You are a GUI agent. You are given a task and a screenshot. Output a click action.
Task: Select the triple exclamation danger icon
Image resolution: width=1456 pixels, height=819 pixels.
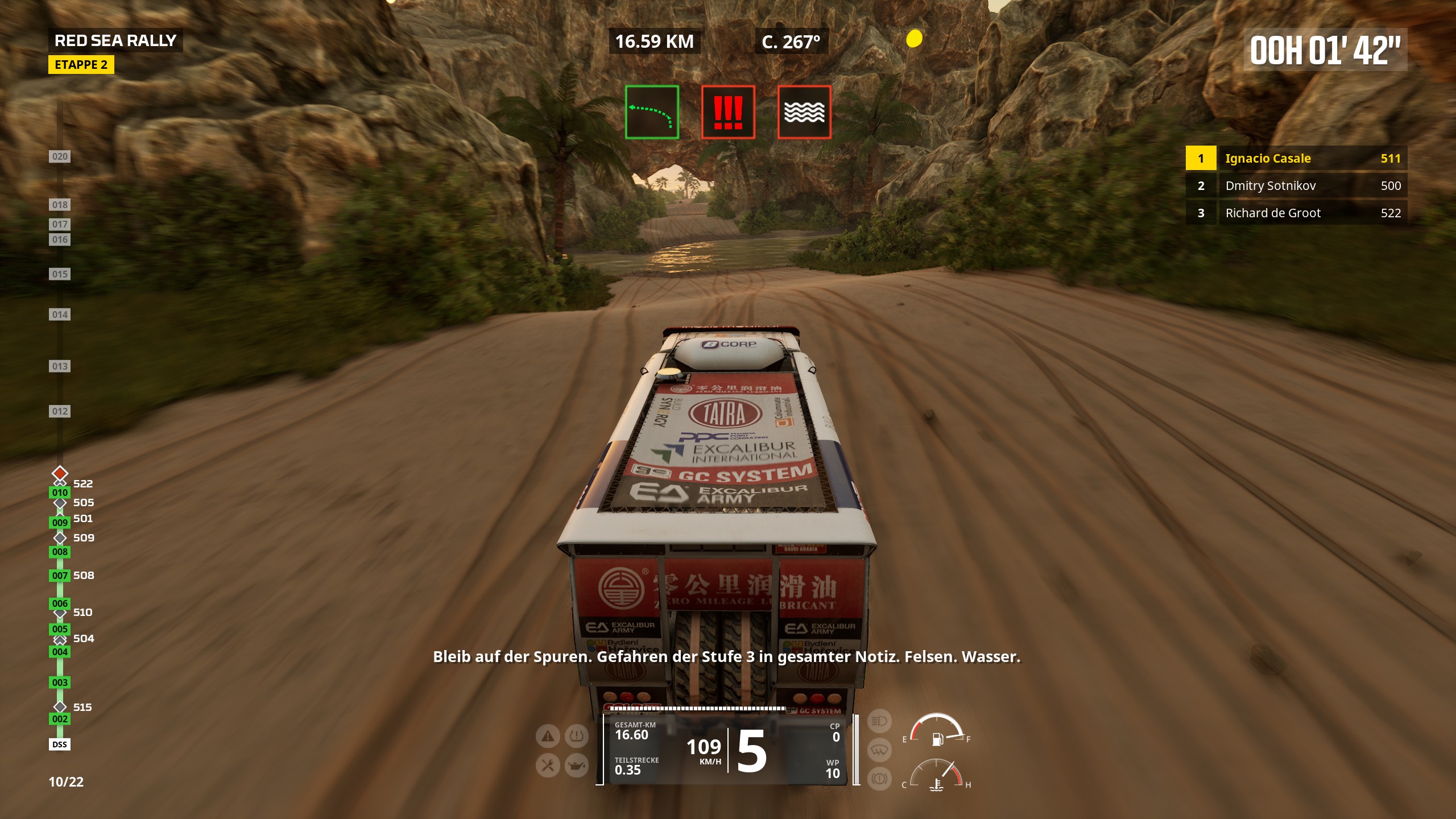pos(728,112)
